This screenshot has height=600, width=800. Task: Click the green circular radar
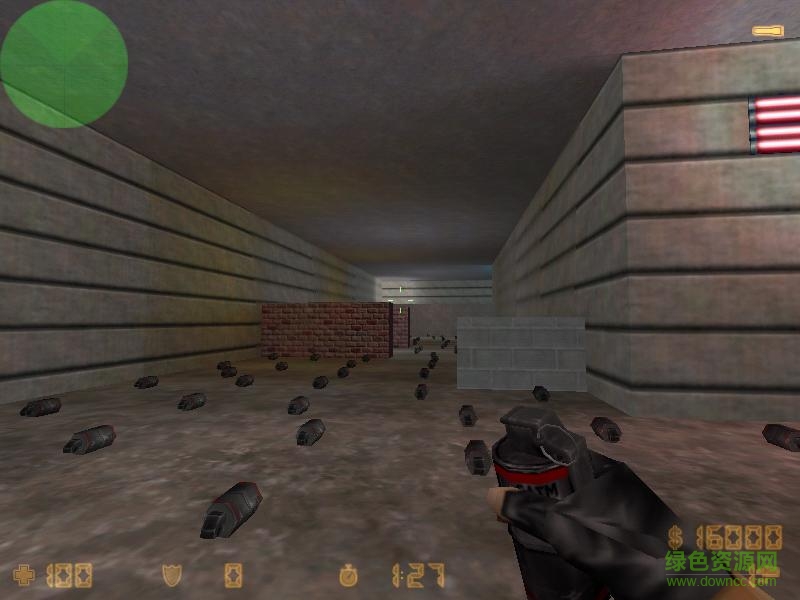[x=64, y=64]
